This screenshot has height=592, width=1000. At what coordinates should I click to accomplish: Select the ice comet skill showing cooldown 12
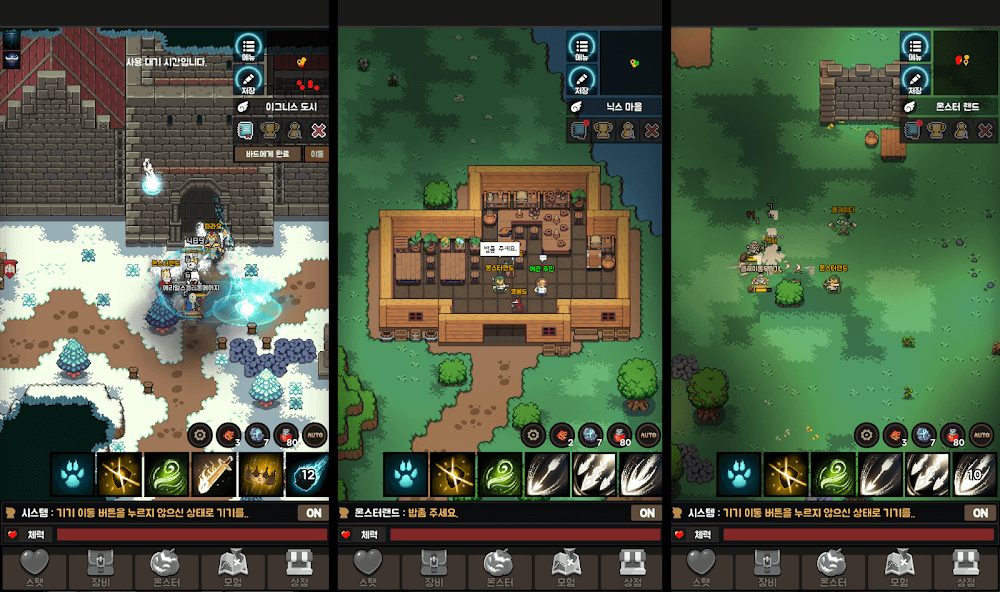307,474
